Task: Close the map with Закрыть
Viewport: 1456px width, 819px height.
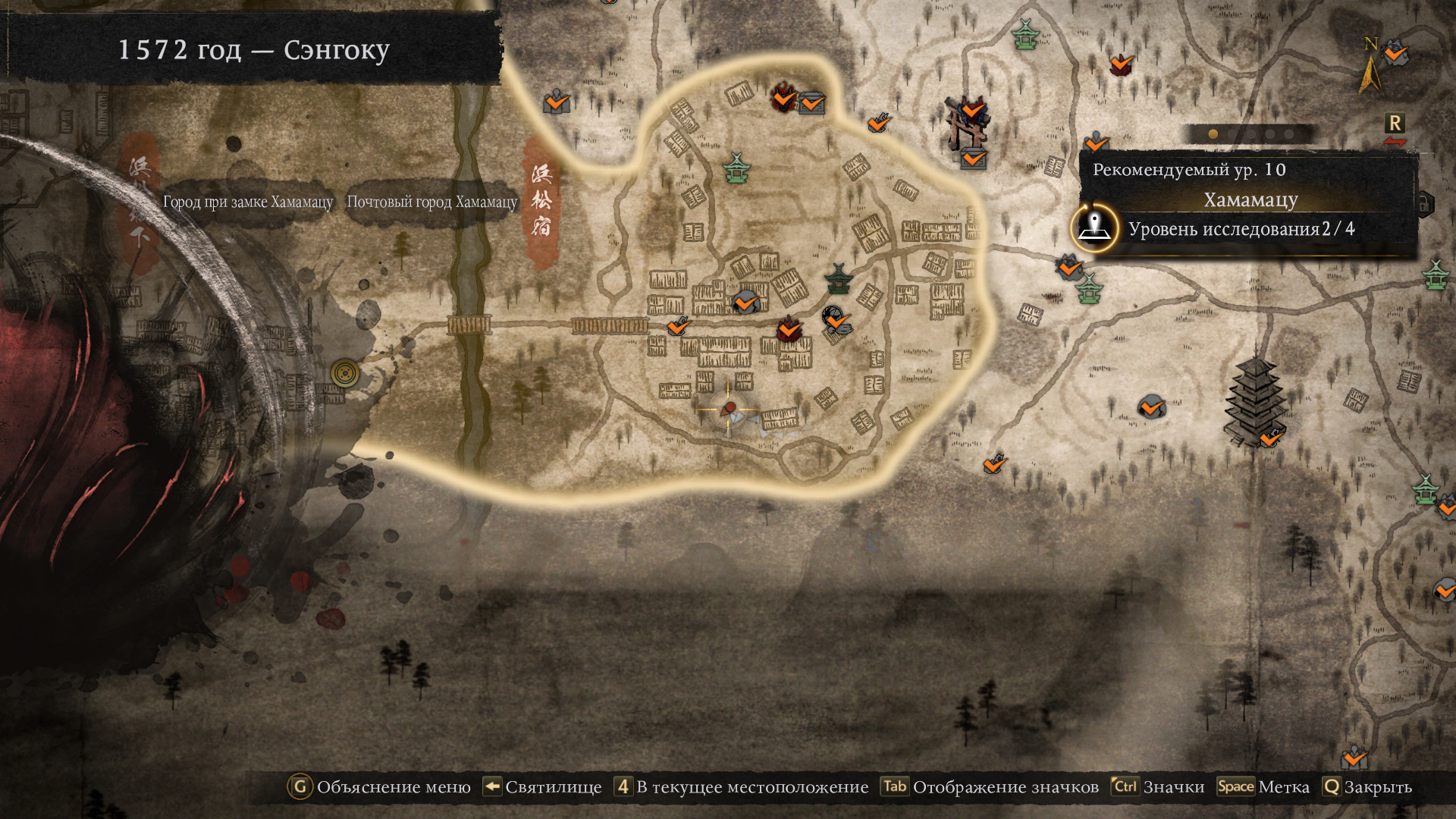Action: tap(1367, 787)
